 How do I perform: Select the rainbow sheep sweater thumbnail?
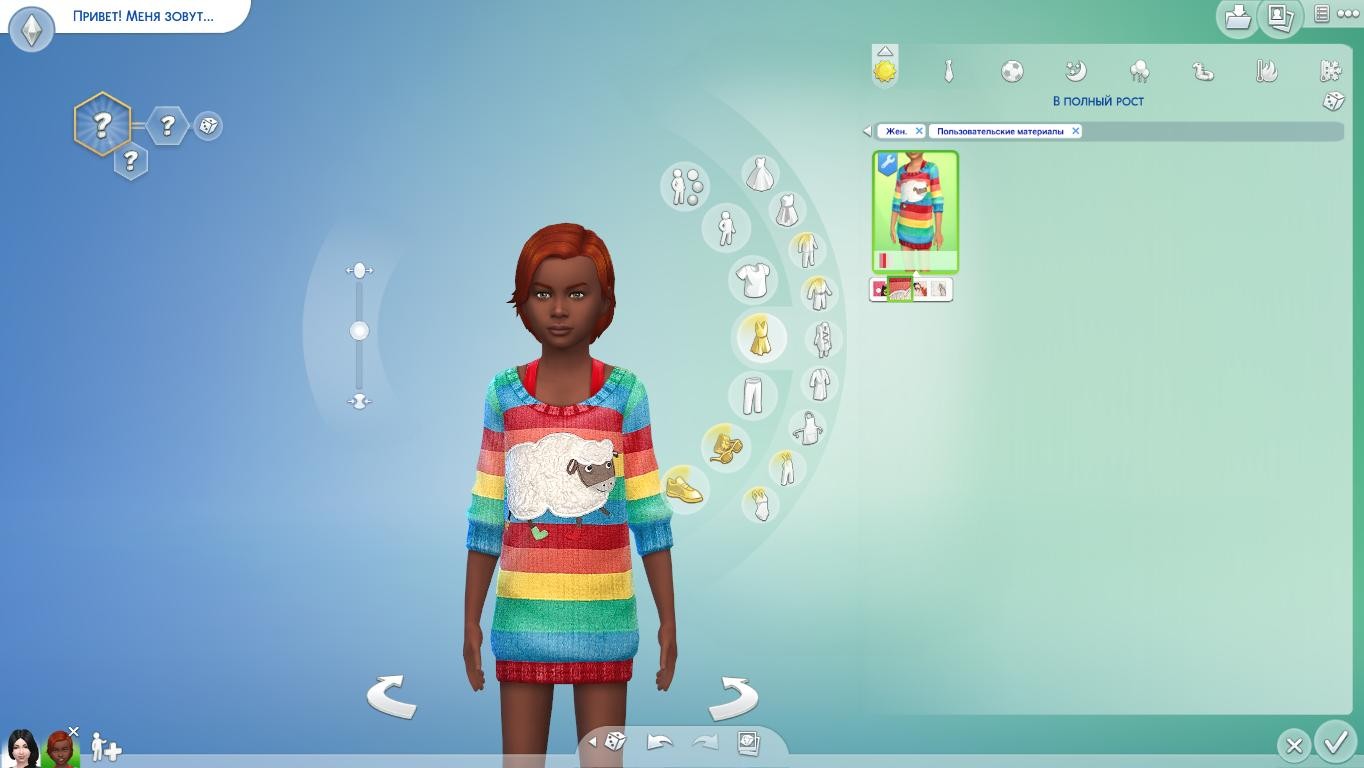(x=915, y=212)
